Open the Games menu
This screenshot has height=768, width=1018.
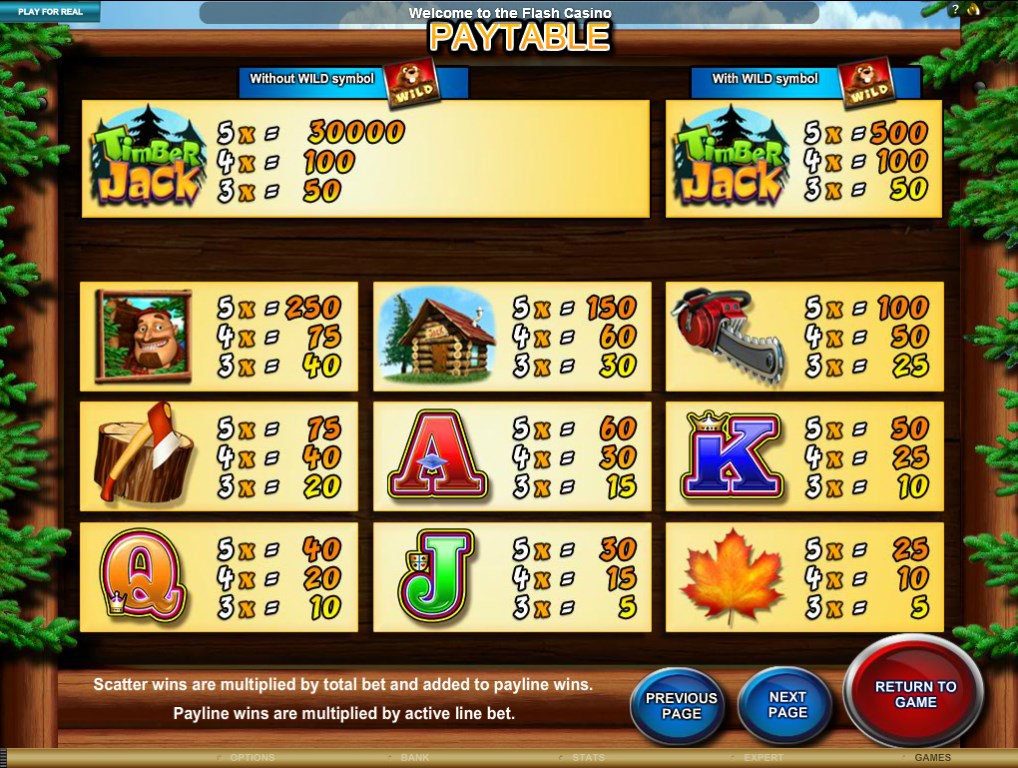point(932,758)
